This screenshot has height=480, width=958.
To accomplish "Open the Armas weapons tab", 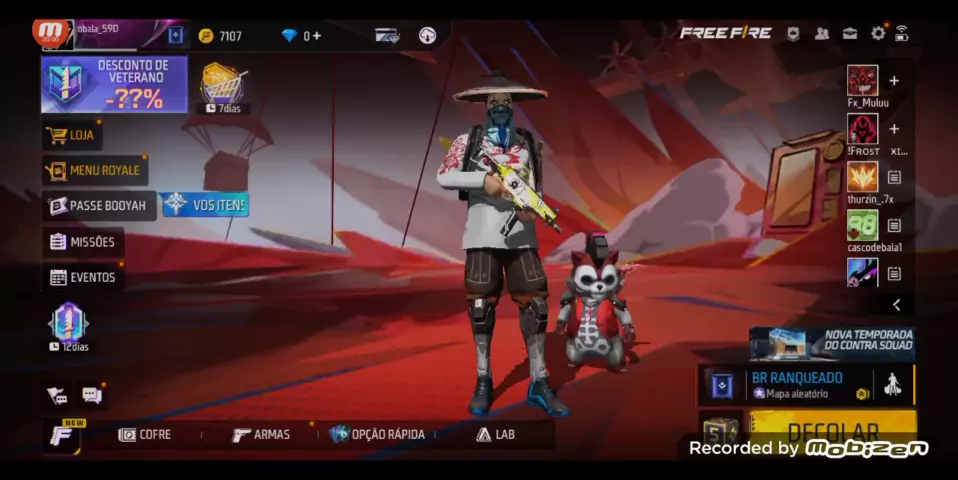I will click(x=261, y=434).
